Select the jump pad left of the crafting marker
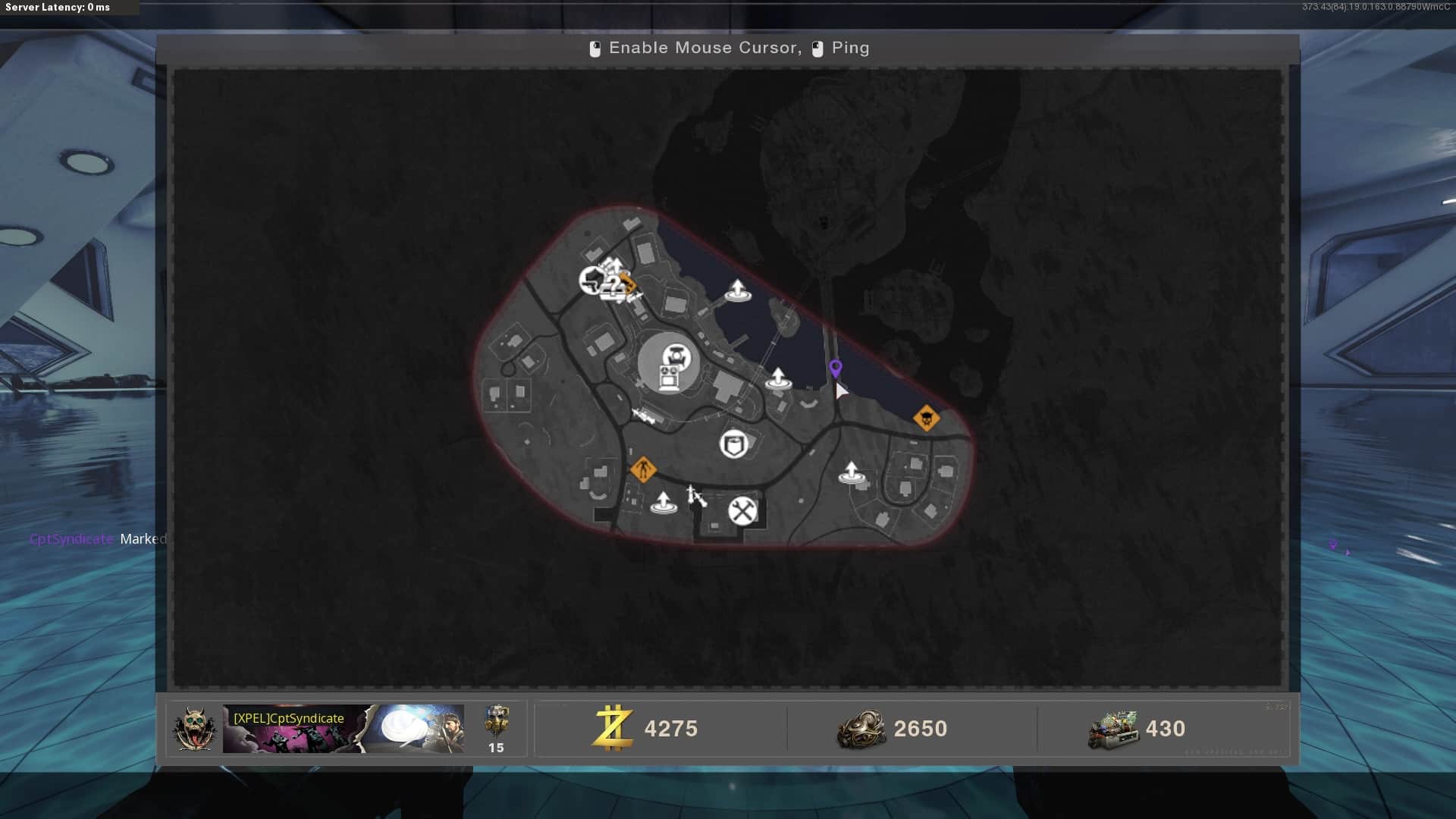This screenshot has width=1456, height=819. (663, 503)
